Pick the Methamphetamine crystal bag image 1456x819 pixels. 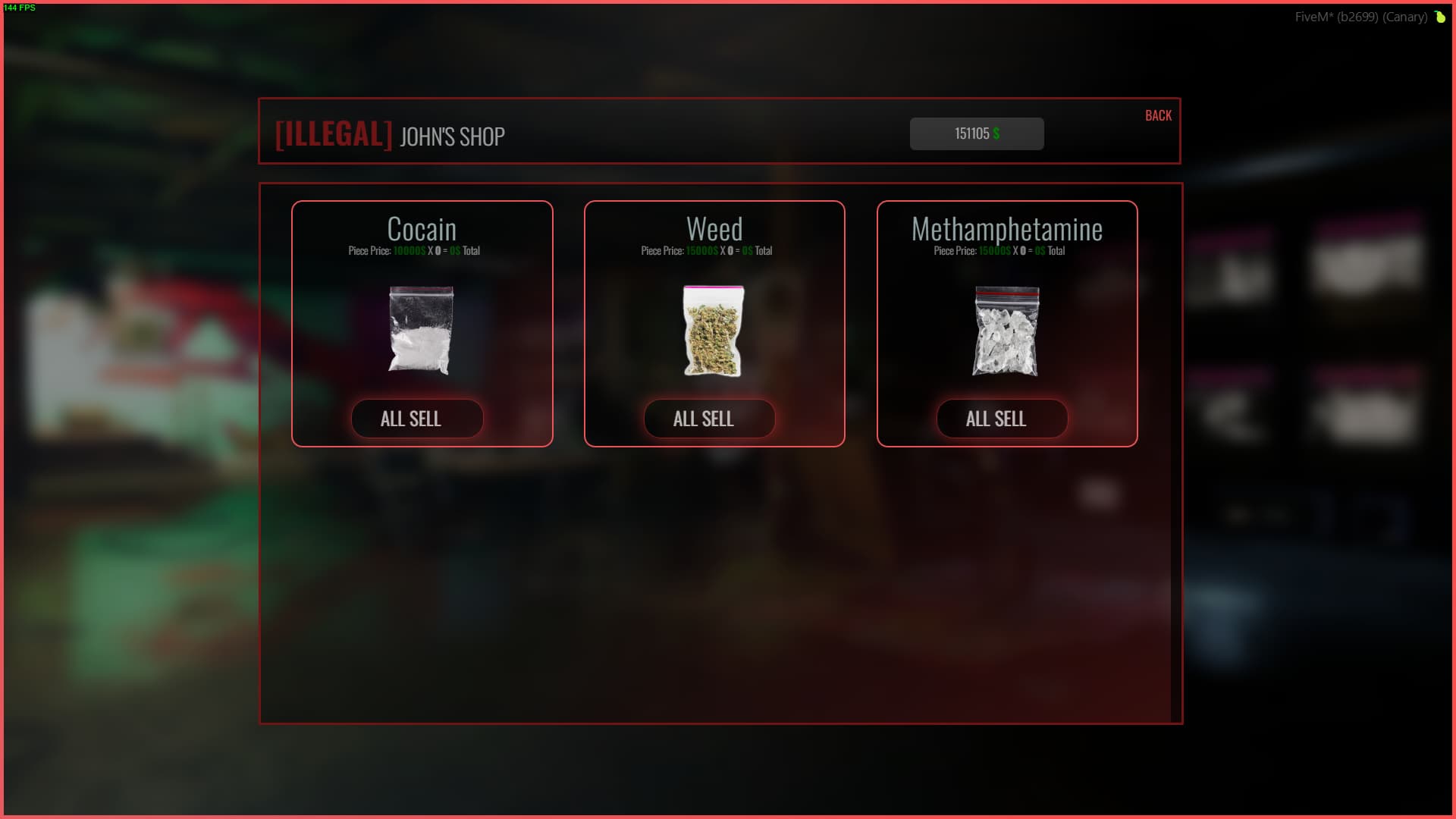pos(1006,331)
